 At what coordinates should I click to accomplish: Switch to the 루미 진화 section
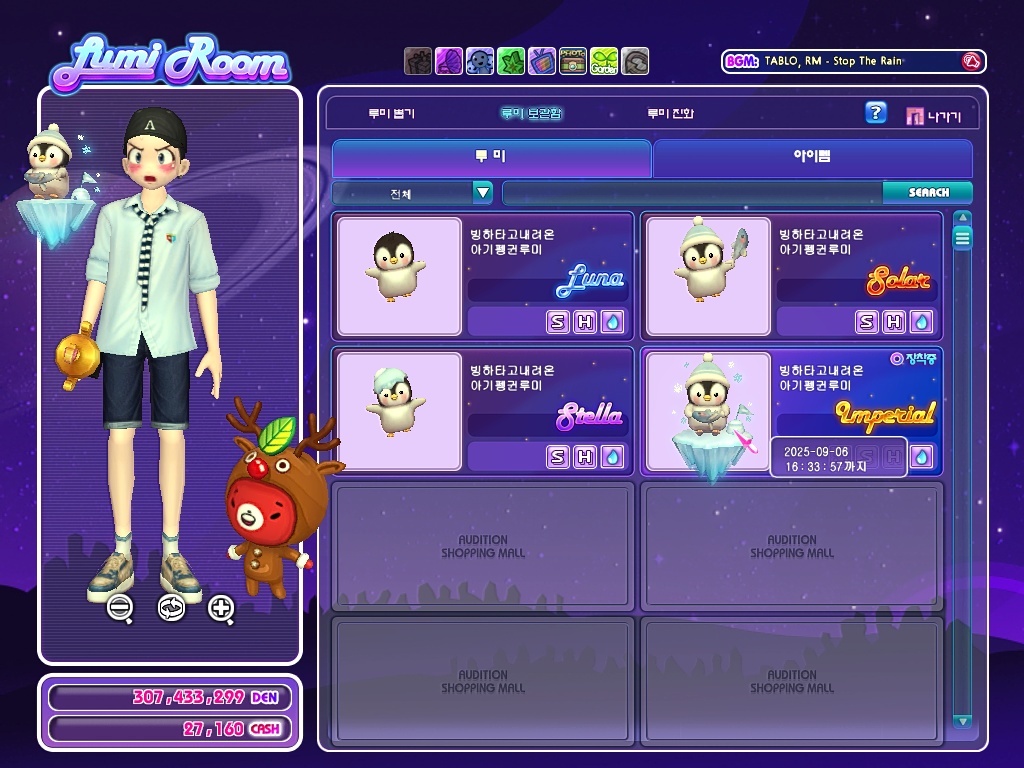(669, 114)
